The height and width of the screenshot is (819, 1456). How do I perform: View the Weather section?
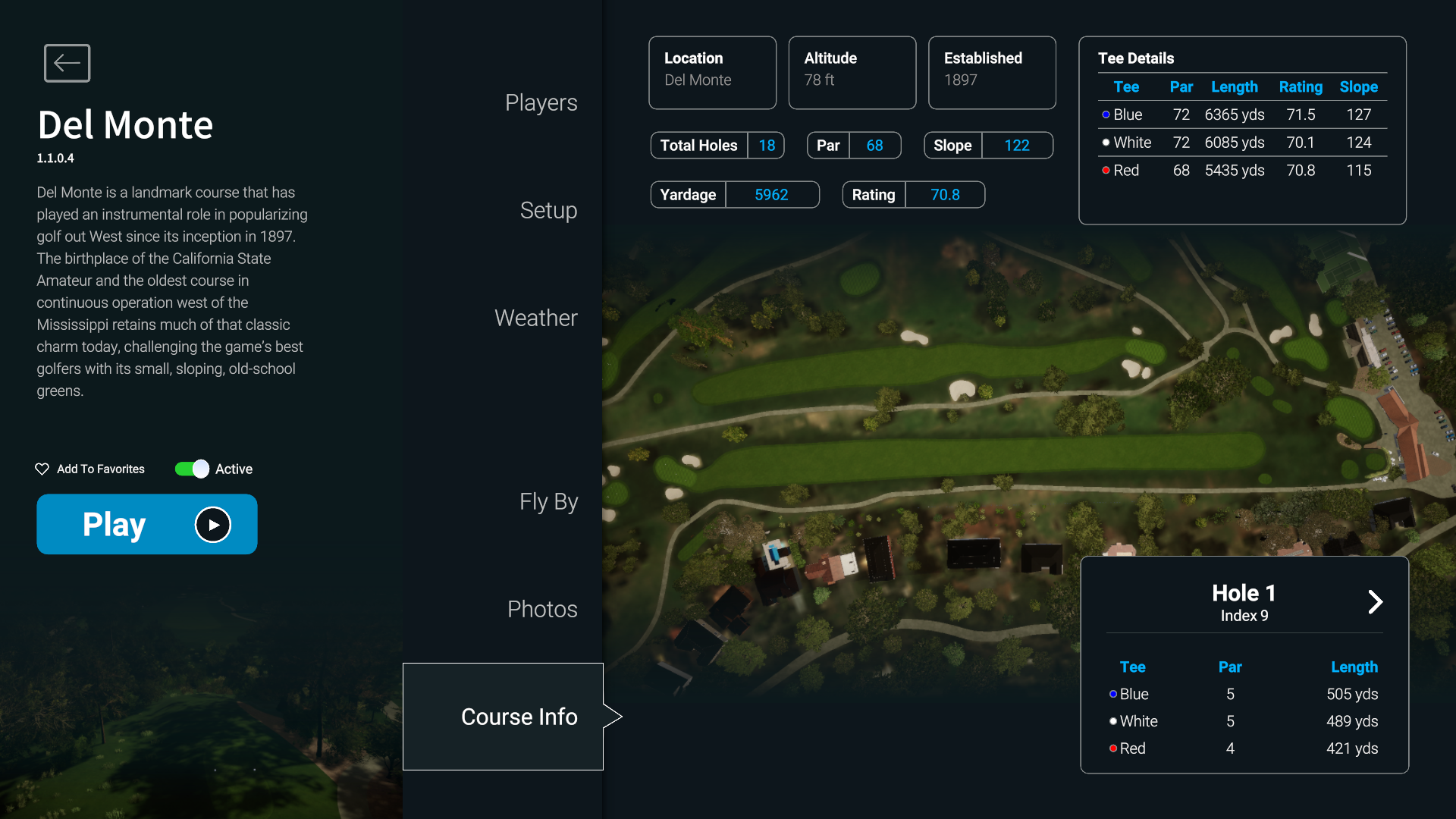point(536,318)
